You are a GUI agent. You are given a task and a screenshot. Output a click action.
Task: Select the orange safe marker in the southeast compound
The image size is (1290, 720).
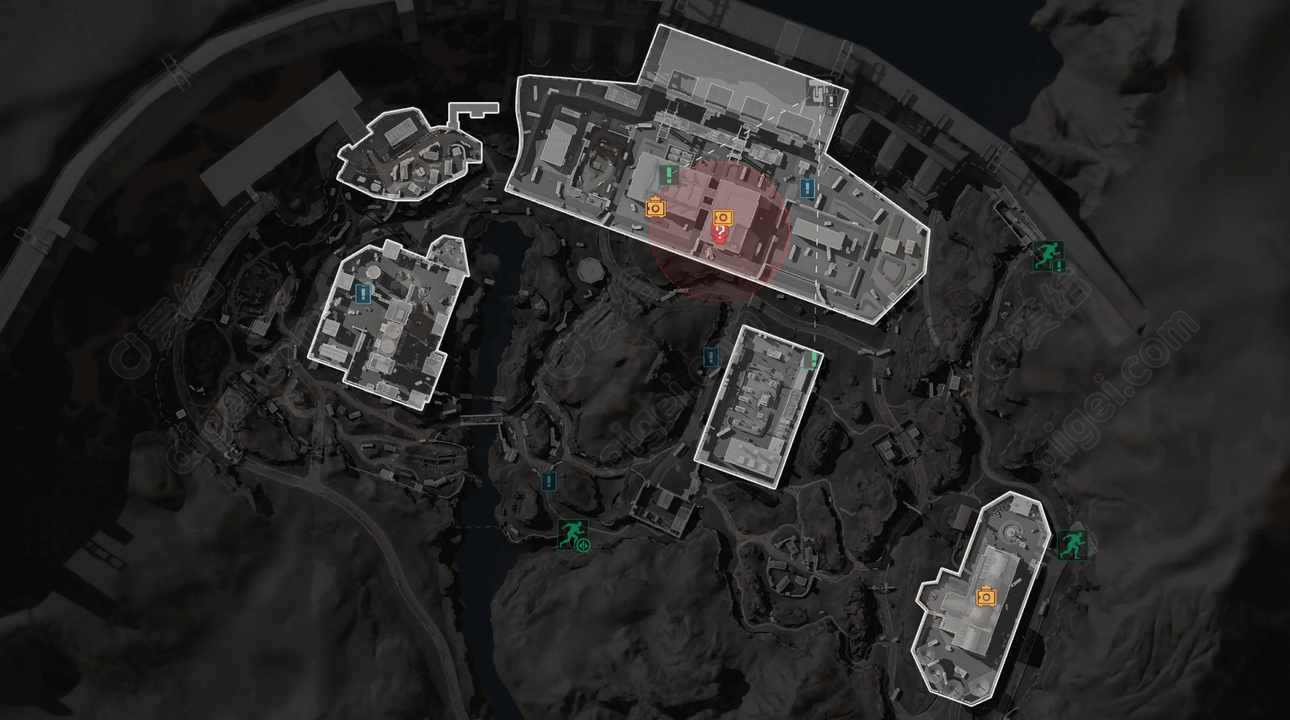tap(986, 595)
